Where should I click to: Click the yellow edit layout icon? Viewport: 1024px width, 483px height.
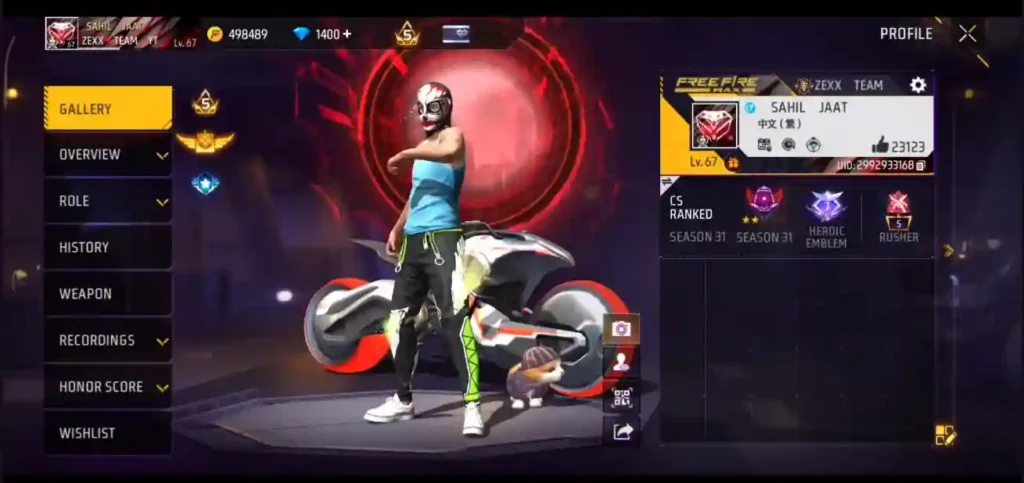coord(945,435)
